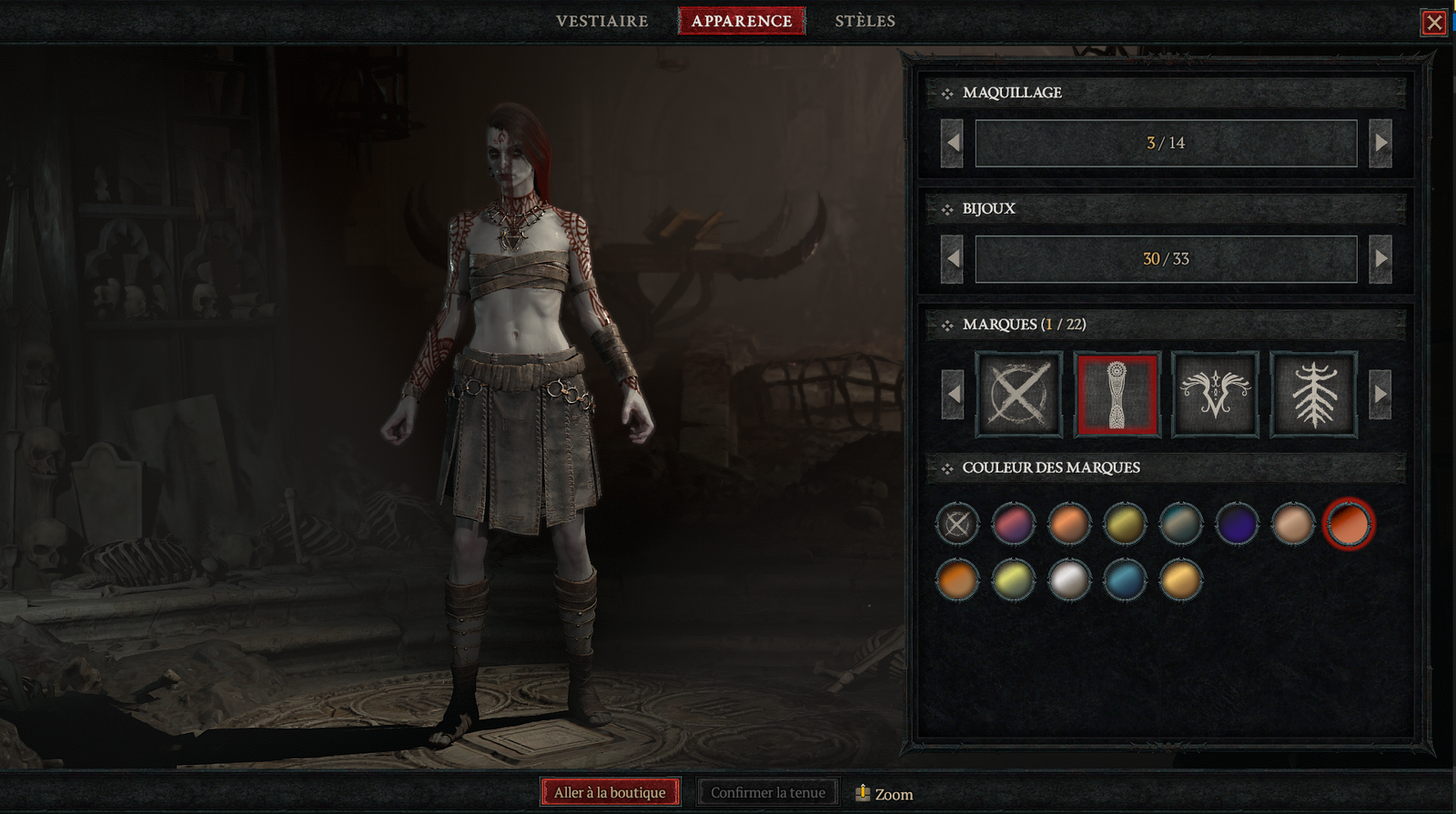Pick the olive yellow marking color
The height and width of the screenshot is (814, 1456).
[1125, 524]
